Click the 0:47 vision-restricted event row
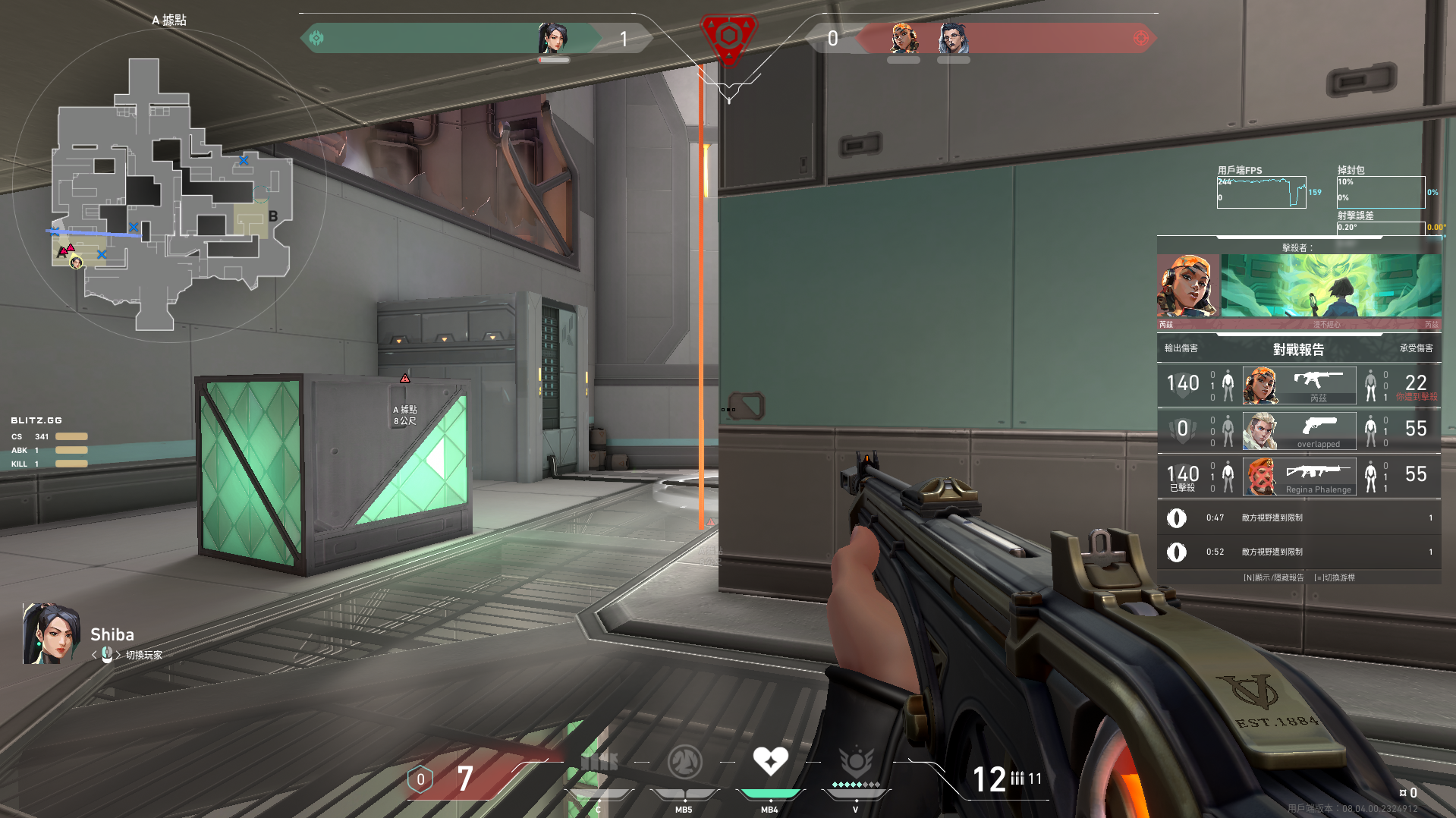The width and height of the screenshot is (1456, 818). (1299, 518)
